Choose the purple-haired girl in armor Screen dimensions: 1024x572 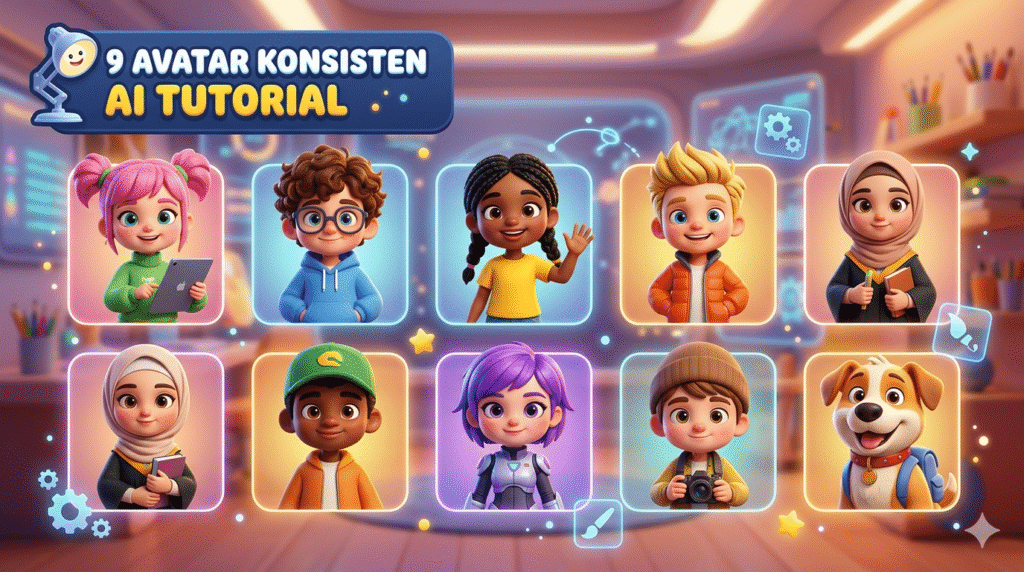[514, 431]
